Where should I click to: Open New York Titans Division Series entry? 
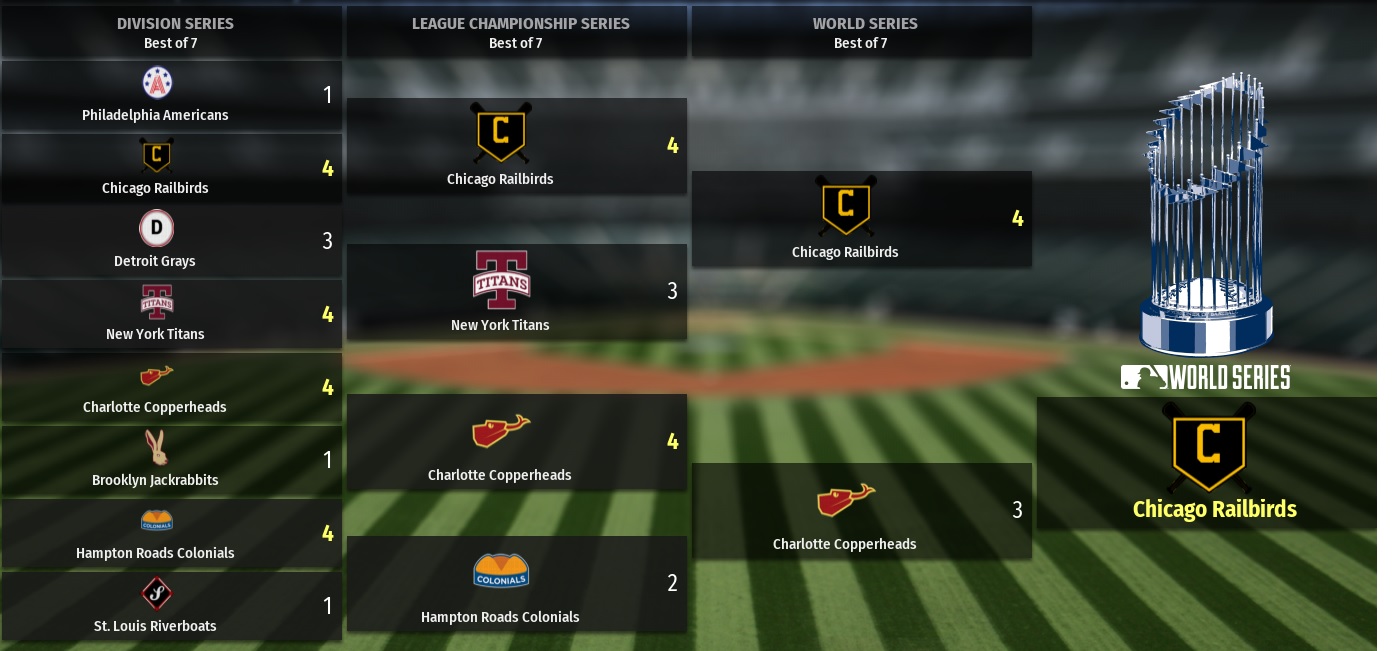171,315
